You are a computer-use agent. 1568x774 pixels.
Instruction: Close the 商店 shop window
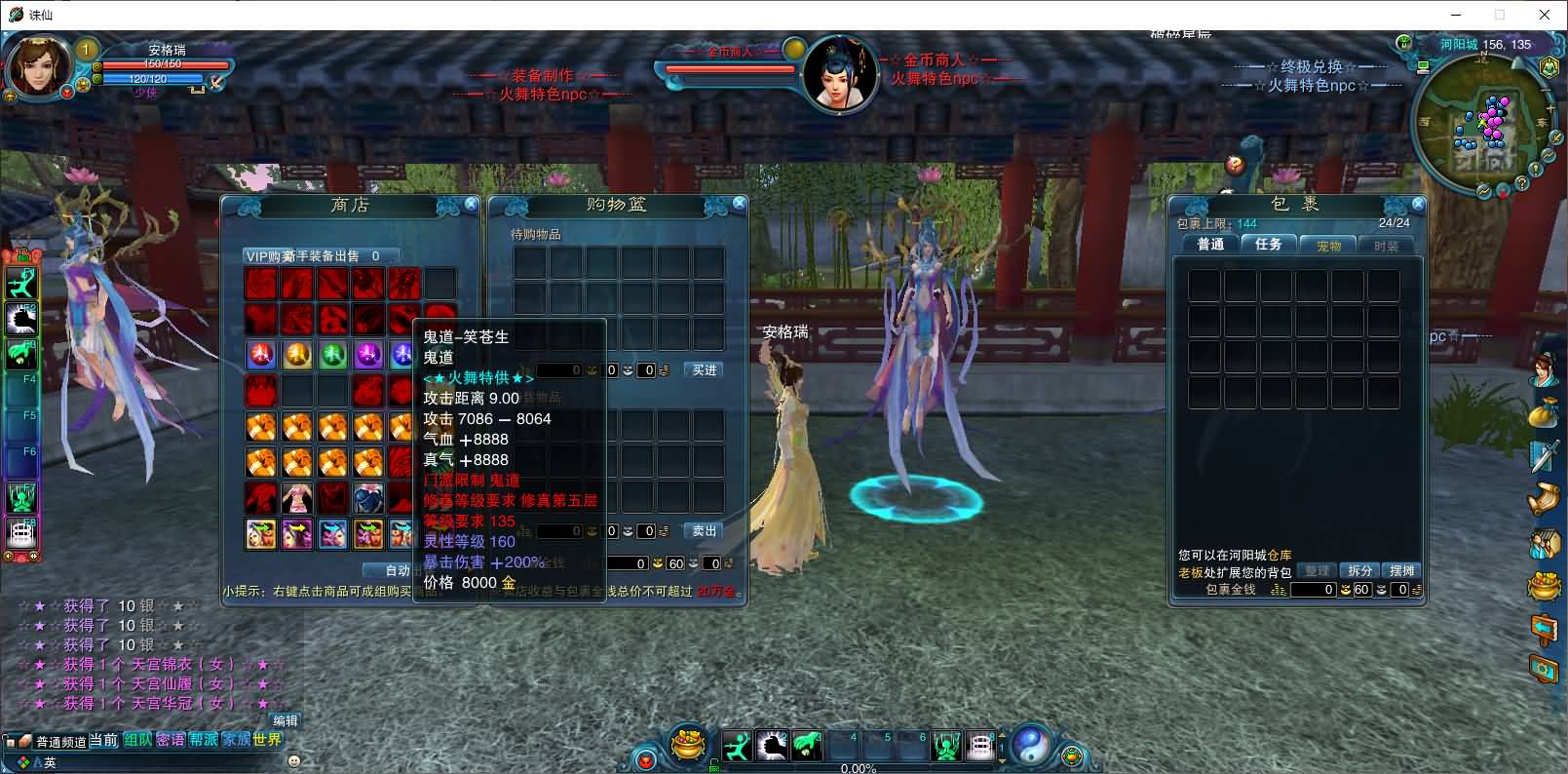point(472,204)
